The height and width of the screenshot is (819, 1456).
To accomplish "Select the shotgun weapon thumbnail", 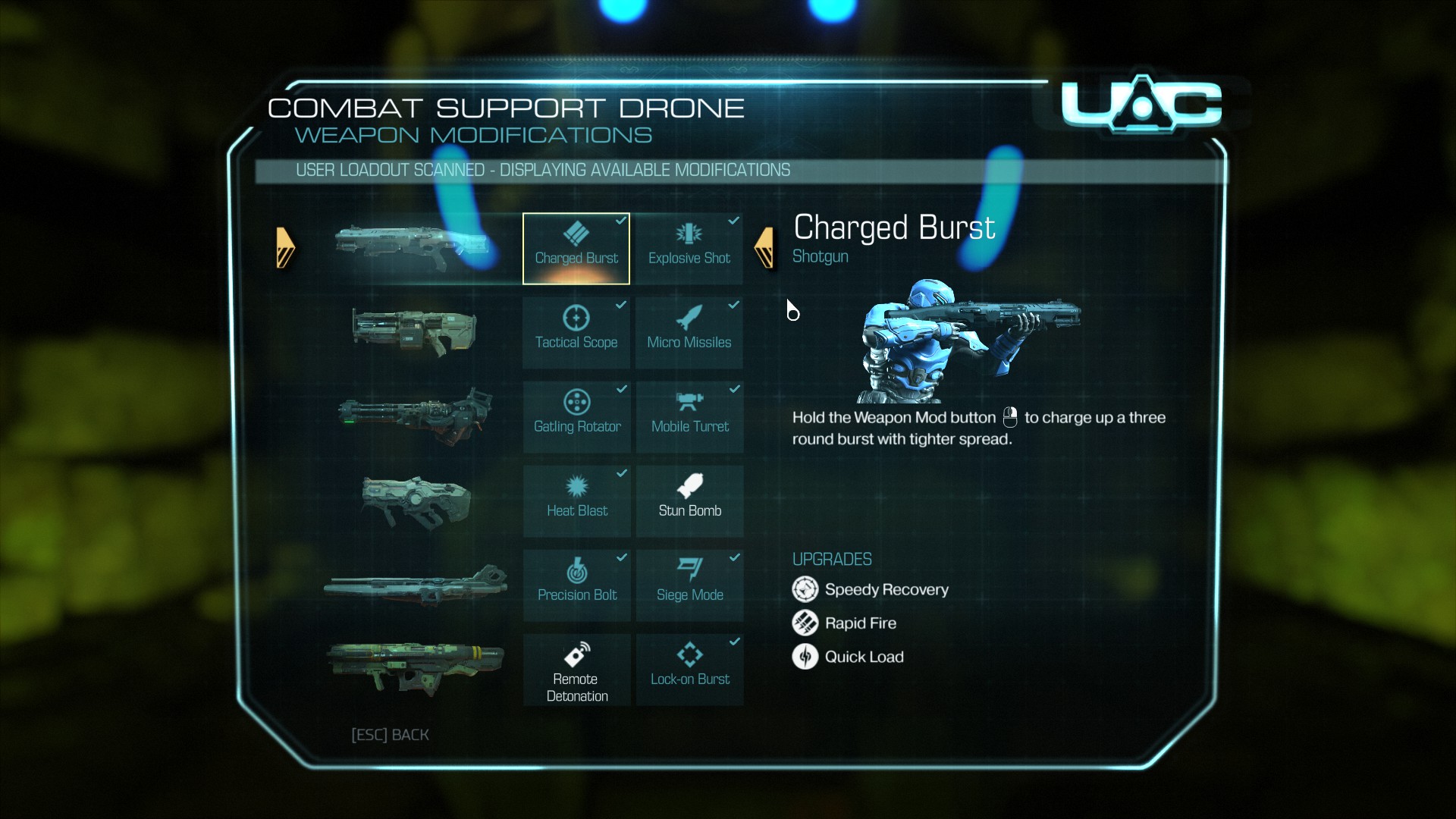I will click(413, 247).
